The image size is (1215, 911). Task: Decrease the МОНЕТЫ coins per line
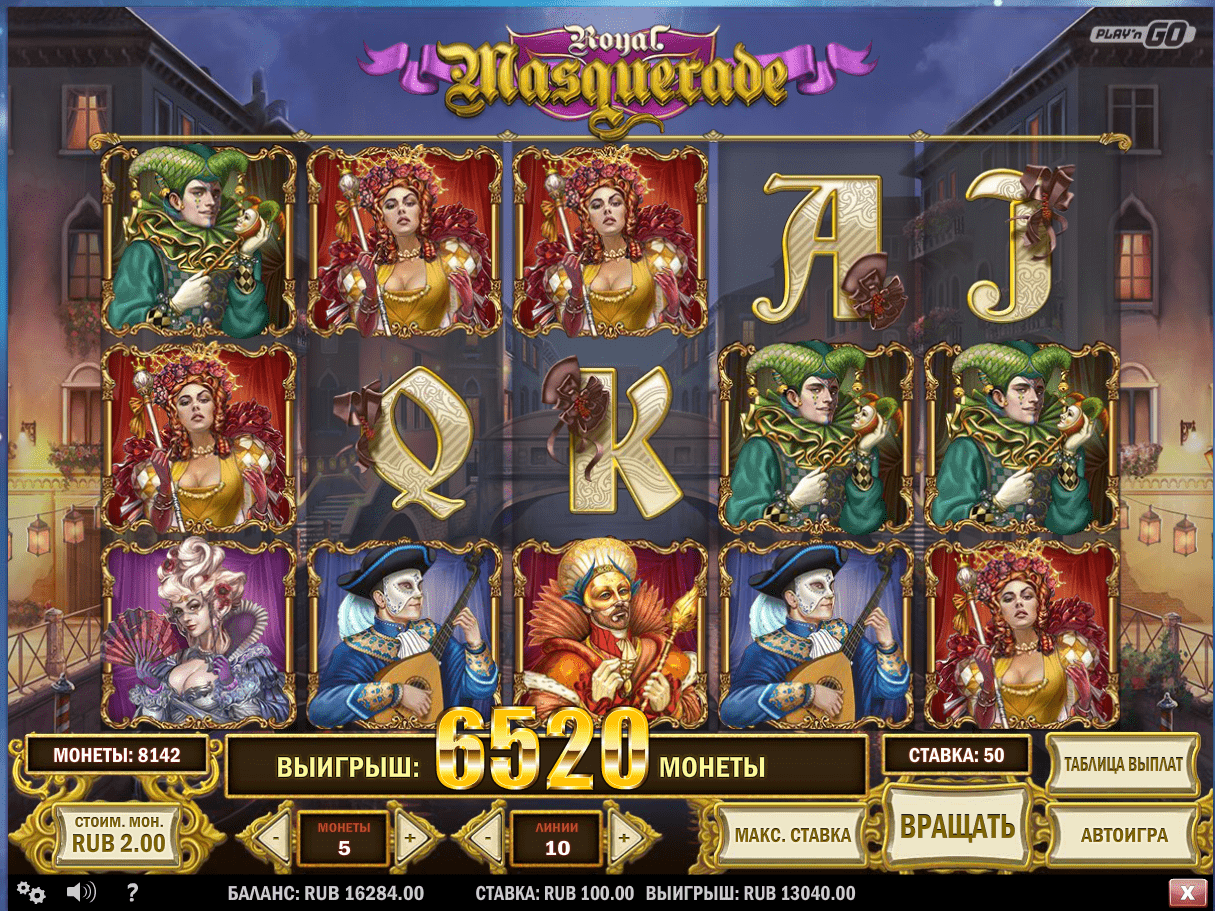[273, 837]
